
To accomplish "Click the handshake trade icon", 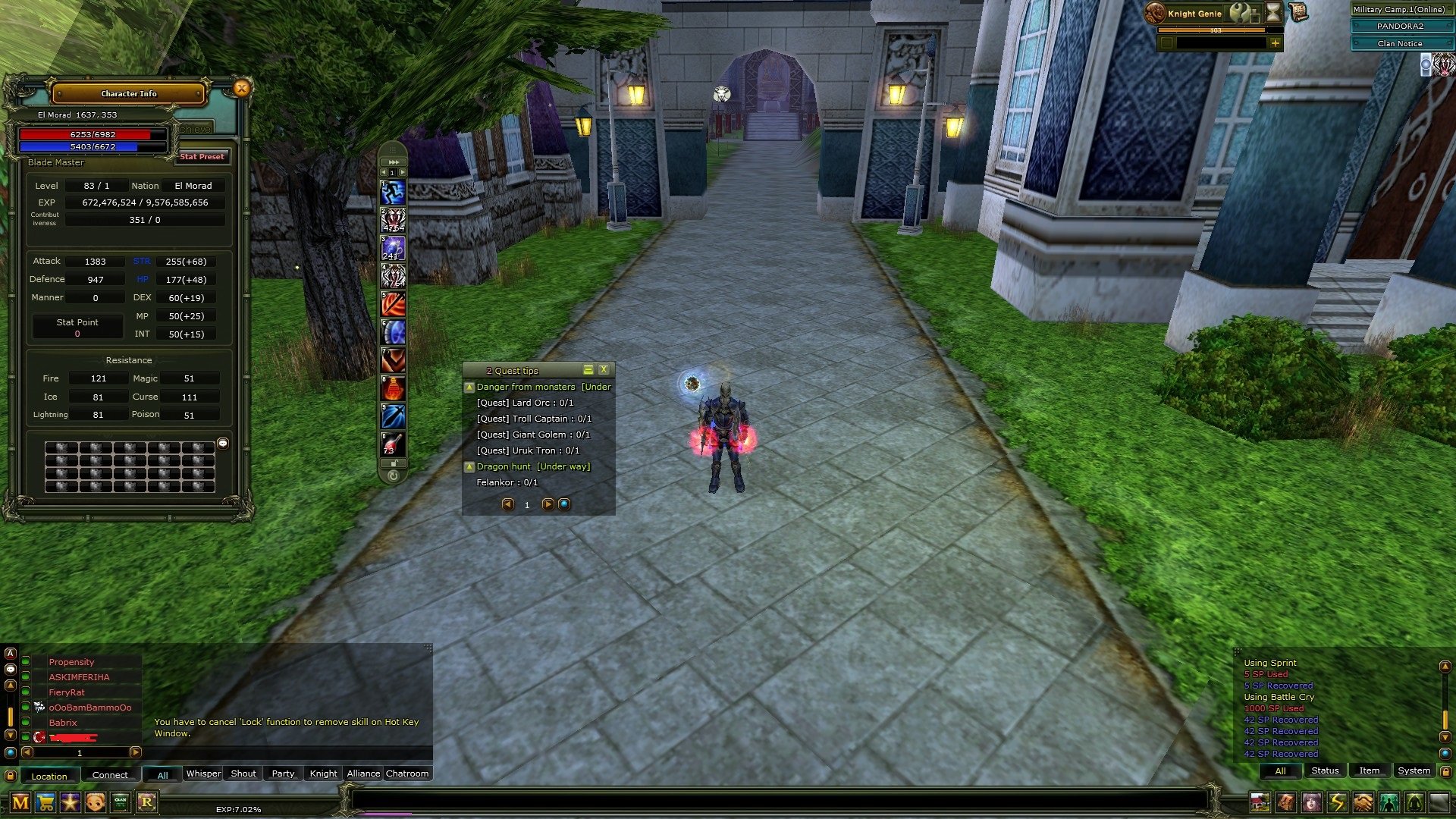I will click(x=1363, y=802).
